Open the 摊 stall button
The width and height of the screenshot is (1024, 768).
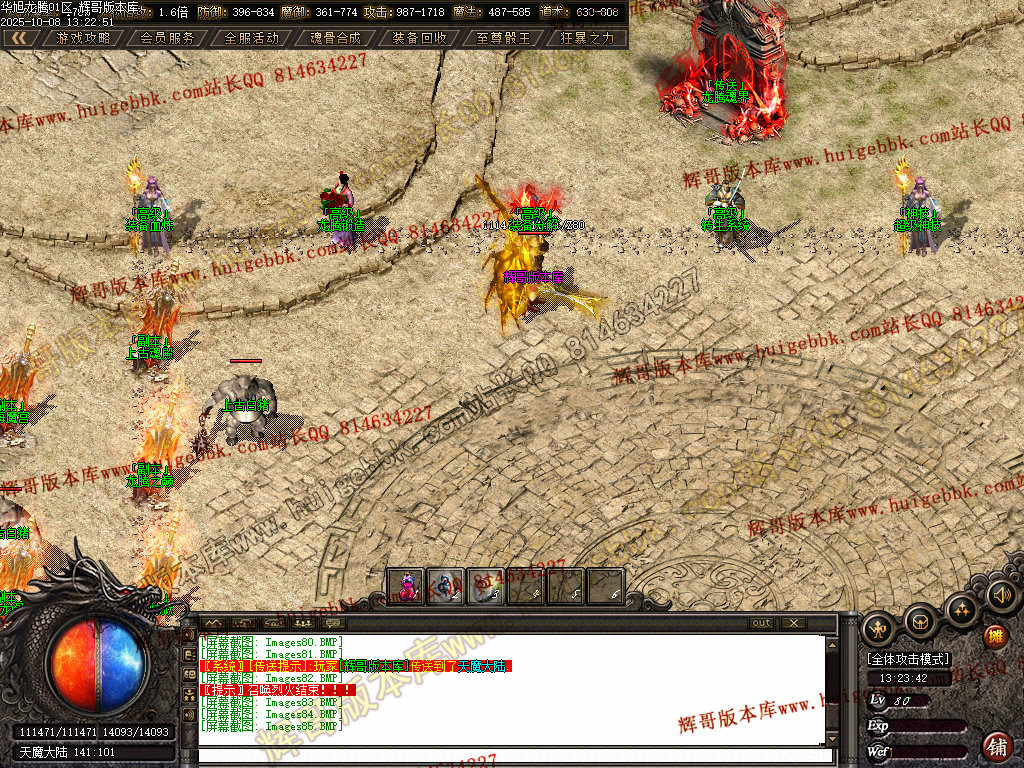pyautogui.click(x=996, y=636)
